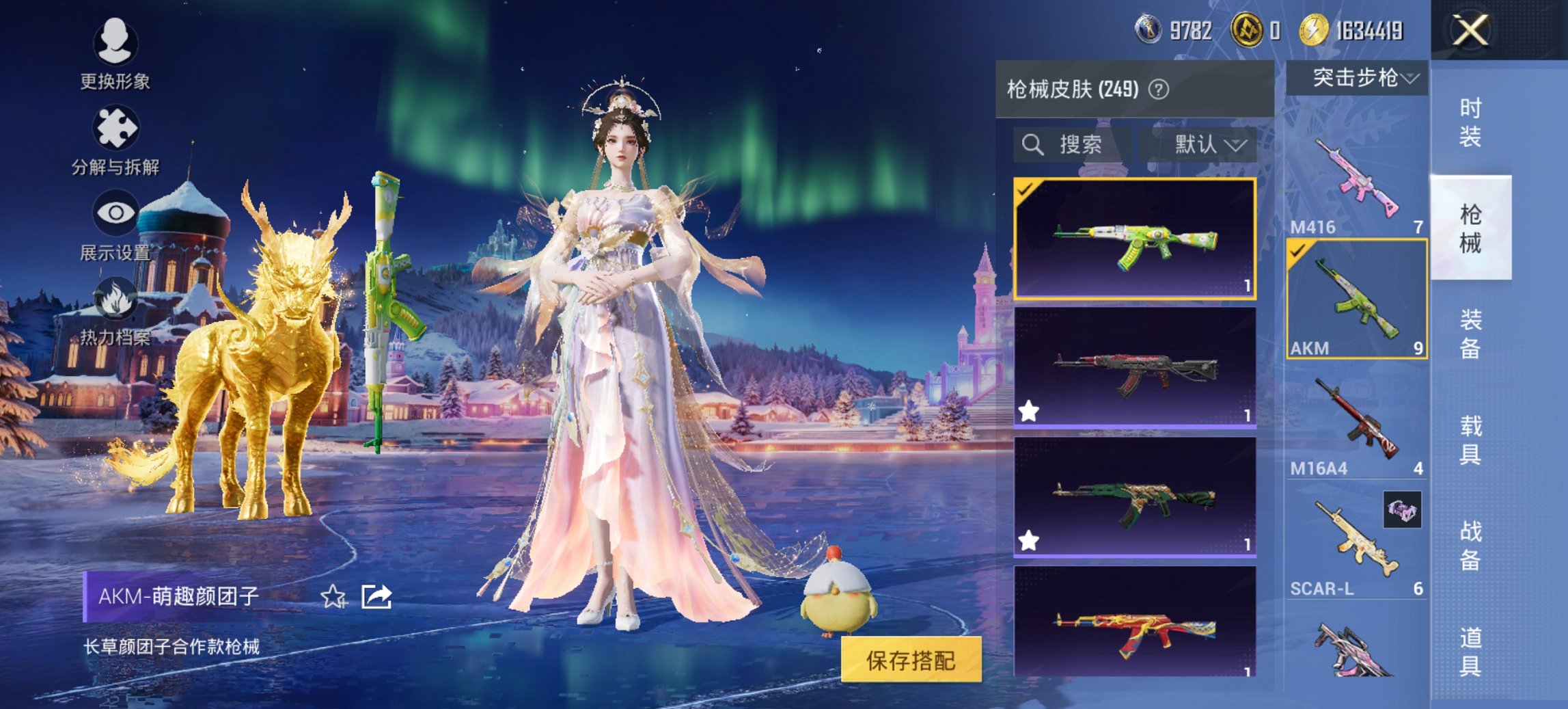
Task: Expand the 突击步枪 weapon type dropdown
Action: pyautogui.click(x=1360, y=78)
